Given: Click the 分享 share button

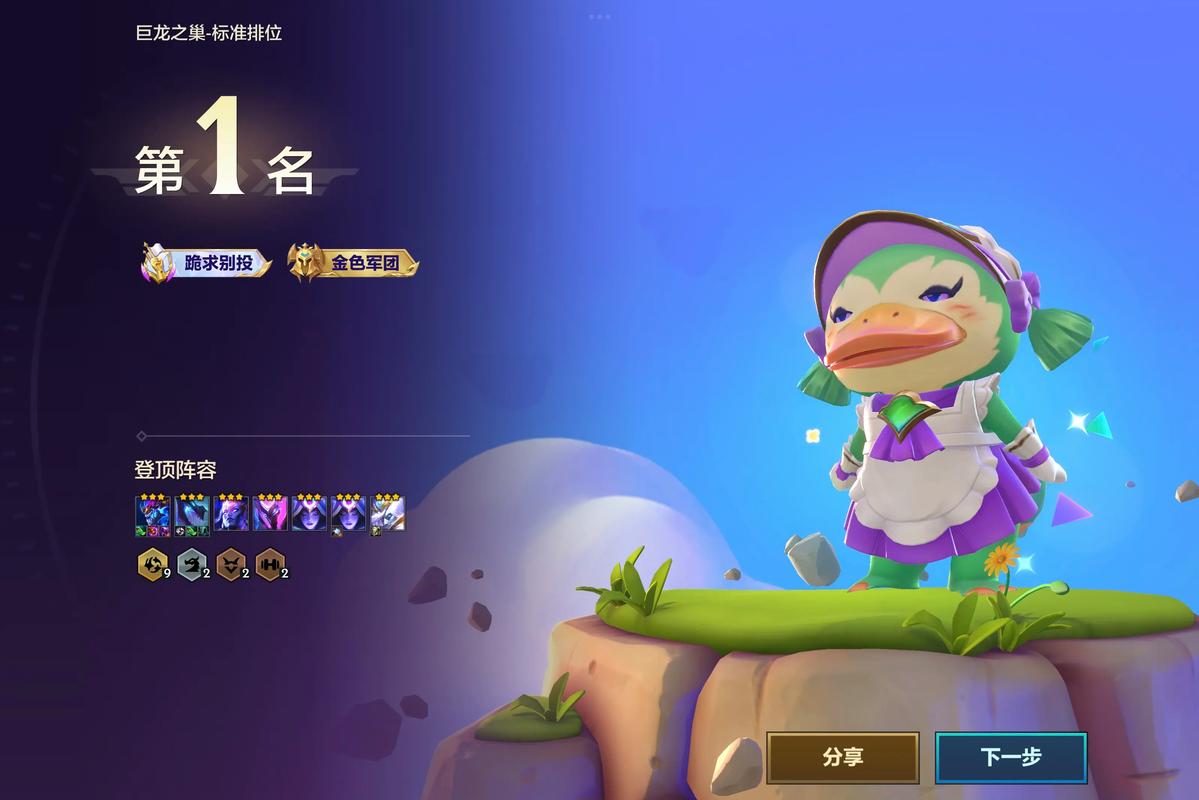Looking at the screenshot, I should pos(842,758).
